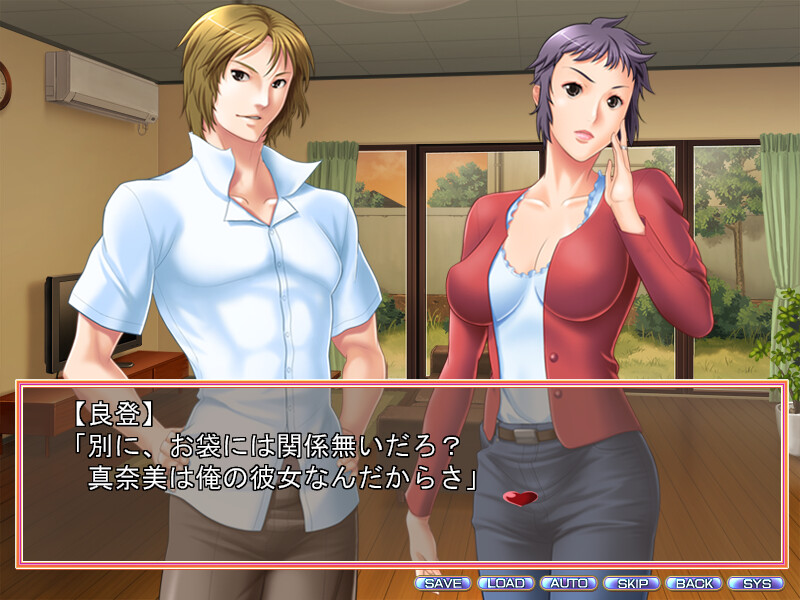Activate the SKIP button
This screenshot has width=800, height=600.
(x=631, y=583)
